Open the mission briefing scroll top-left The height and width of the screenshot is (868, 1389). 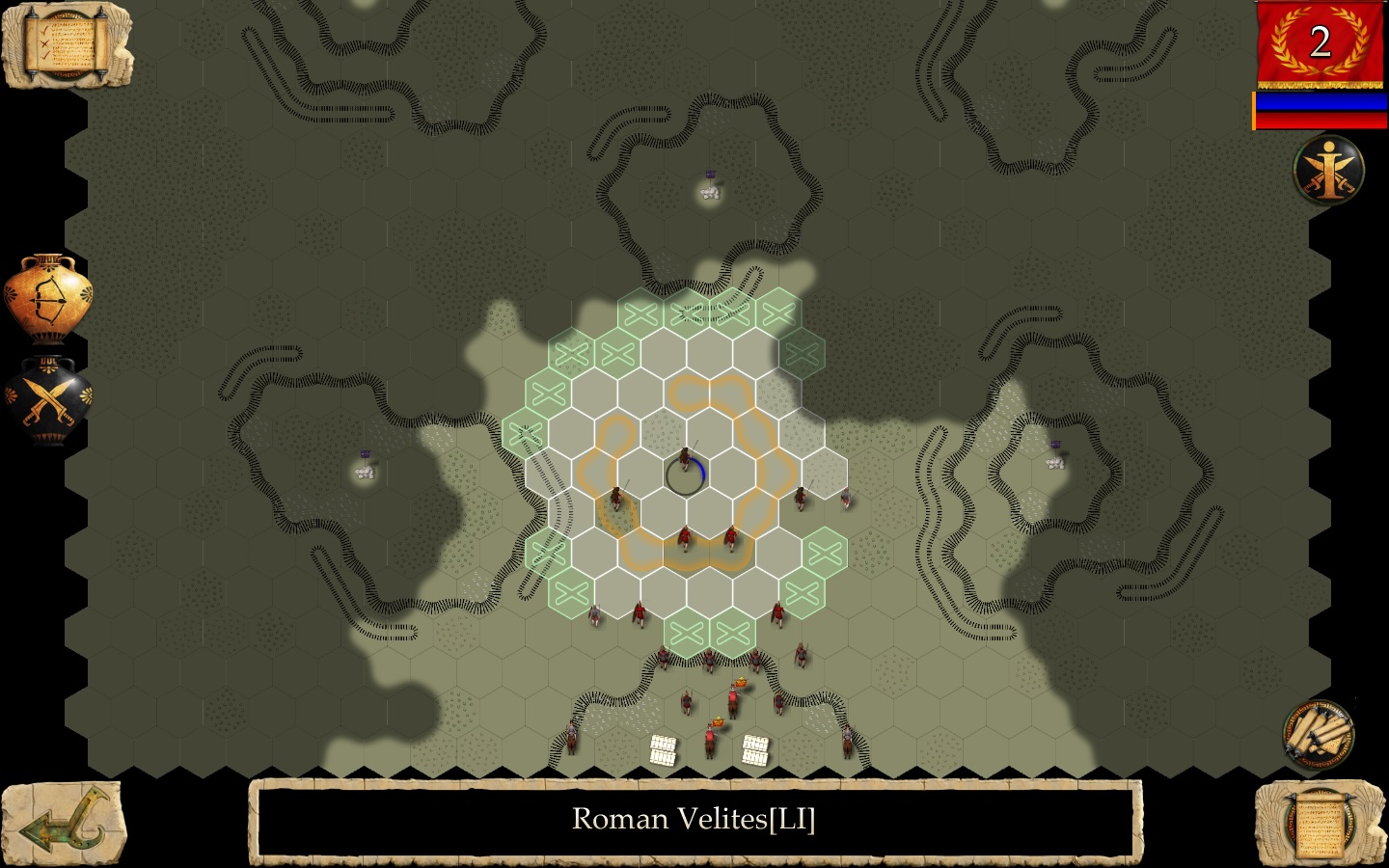(63, 43)
